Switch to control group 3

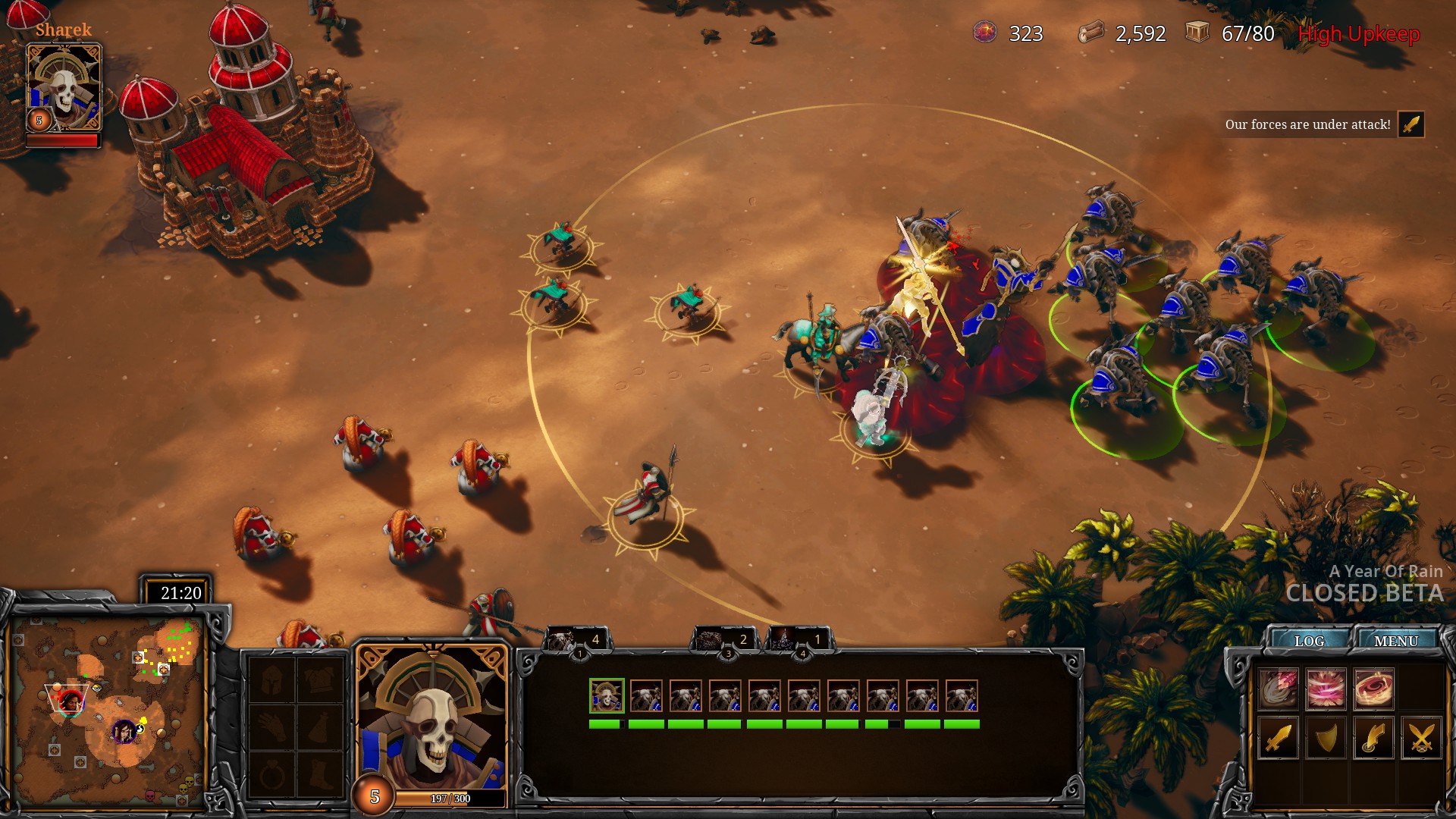[x=723, y=642]
